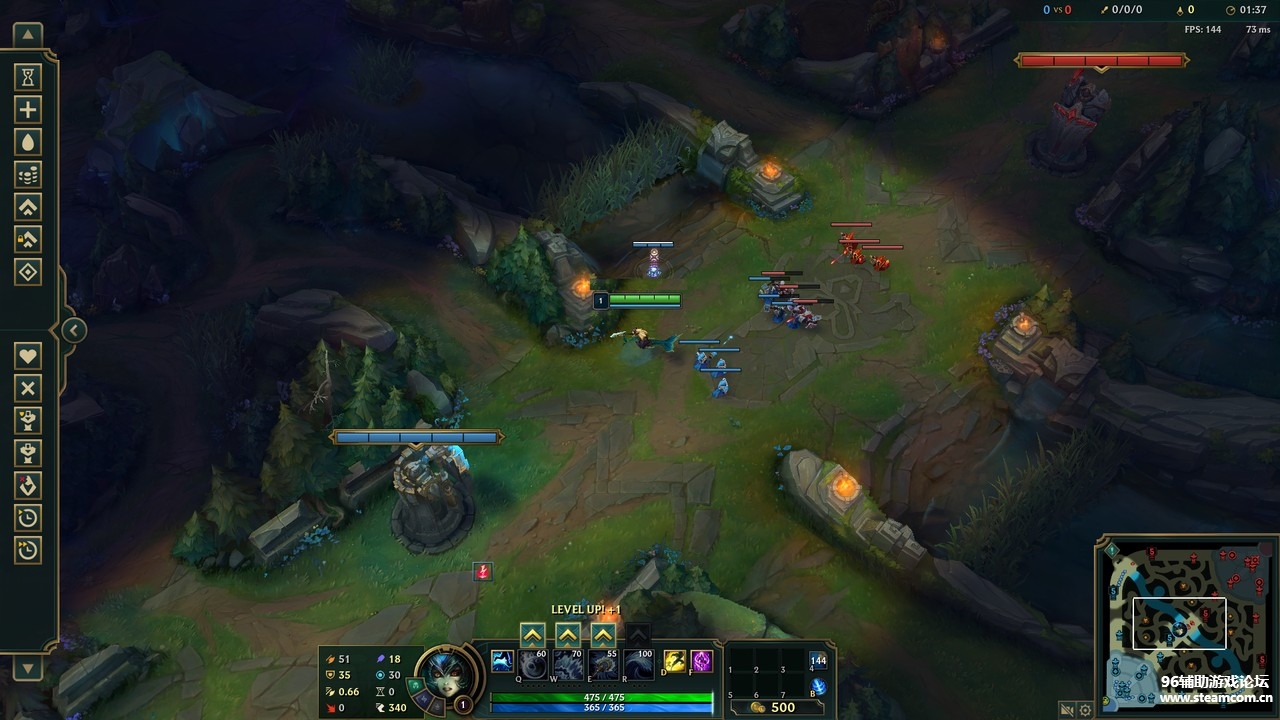The height and width of the screenshot is (720, 1280).
Task: Click the blue mana bar under the abilities
Action: tap(601, 709)
